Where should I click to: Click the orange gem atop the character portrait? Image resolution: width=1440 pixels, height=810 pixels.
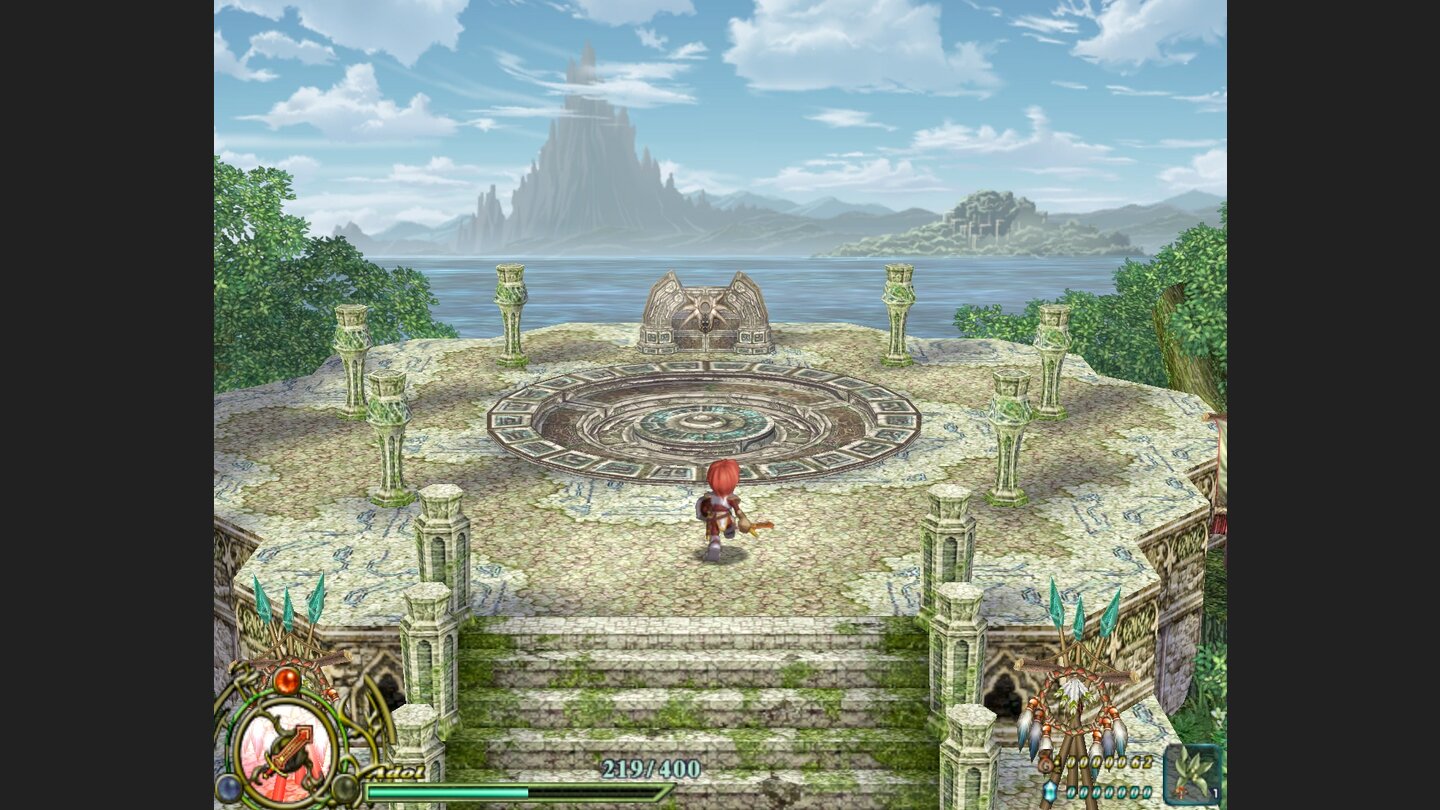pyautogui.click(x=285, y=682)
